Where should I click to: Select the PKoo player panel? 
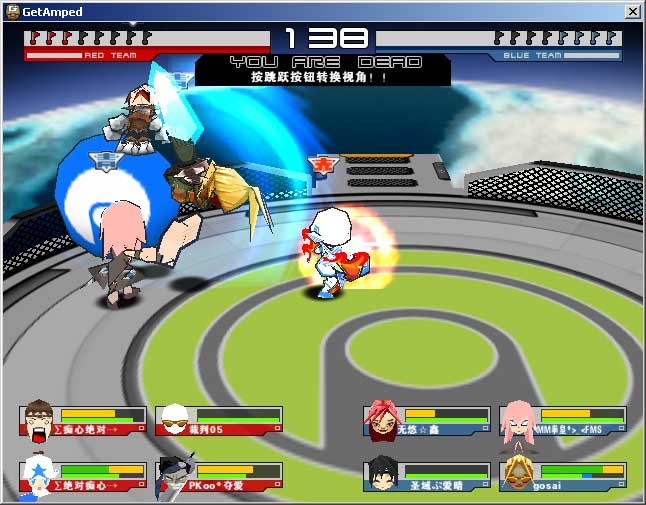point(219,477)
